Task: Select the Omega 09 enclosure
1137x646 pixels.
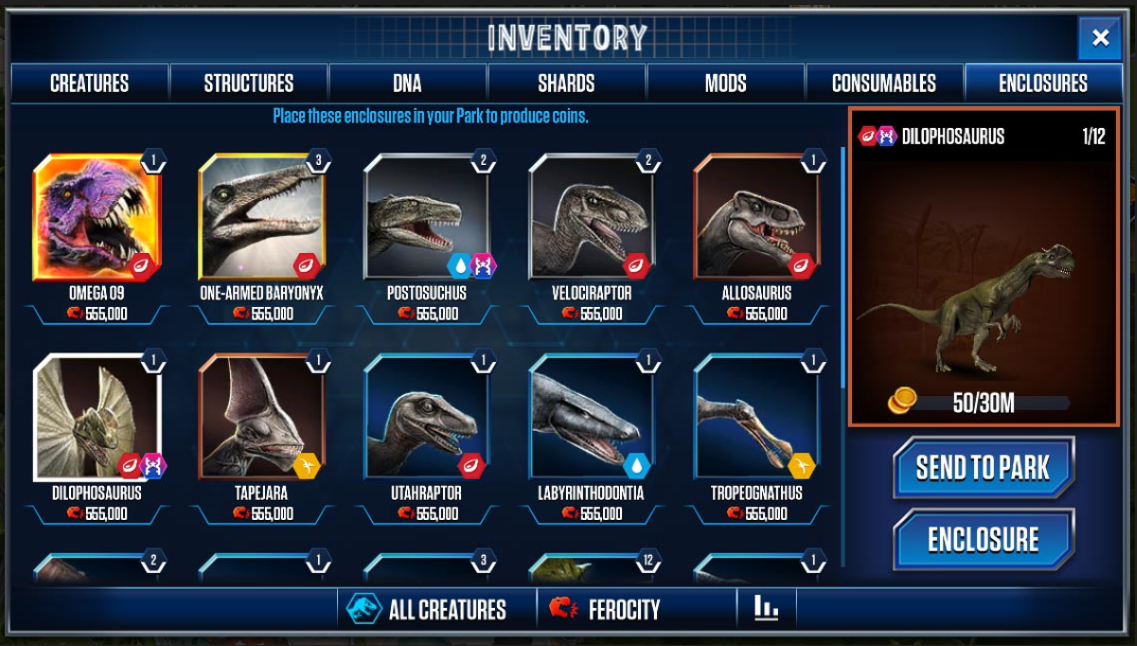Action: [97, 218]
